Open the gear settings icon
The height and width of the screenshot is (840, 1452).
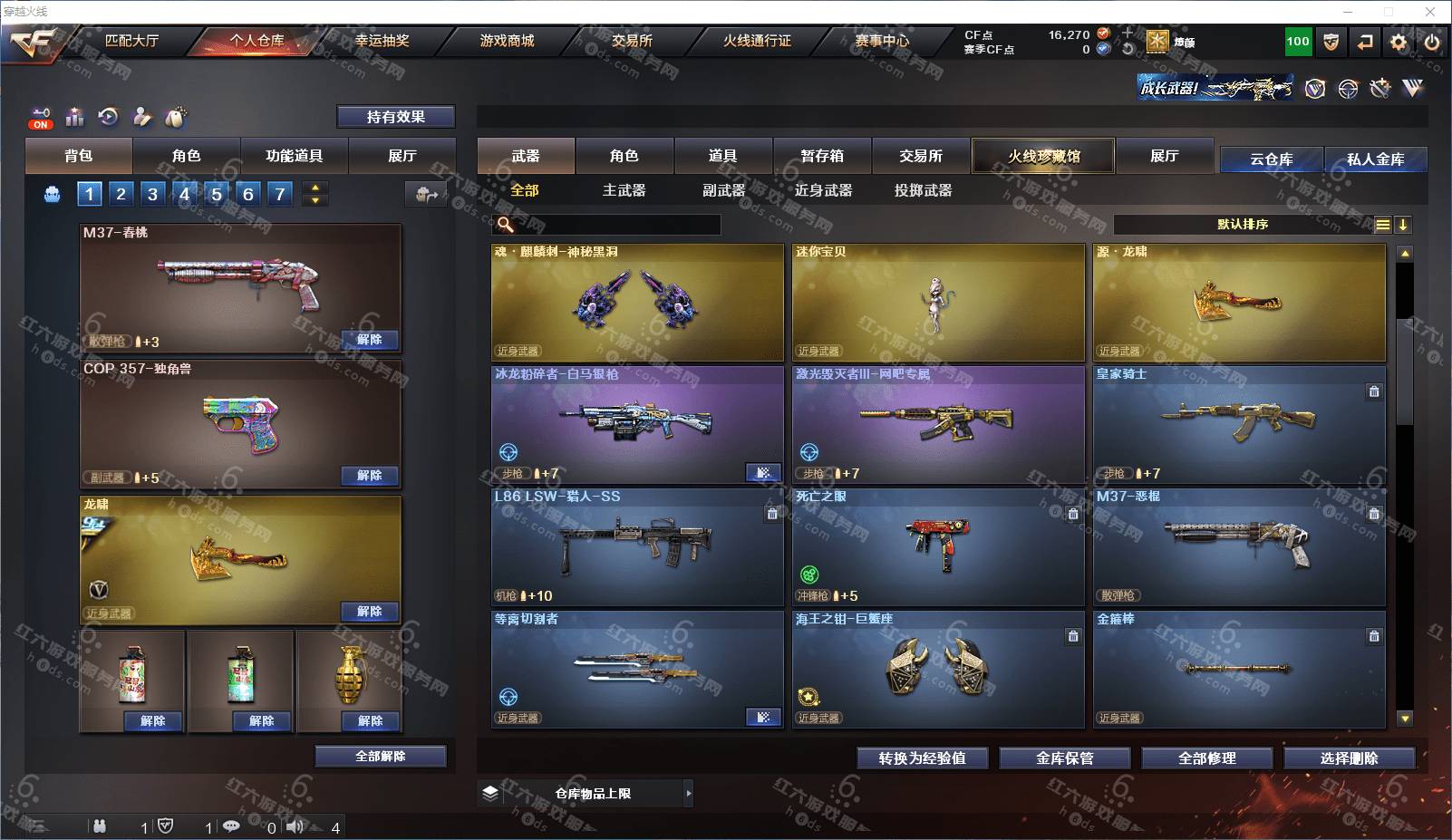click(1399, 42)
